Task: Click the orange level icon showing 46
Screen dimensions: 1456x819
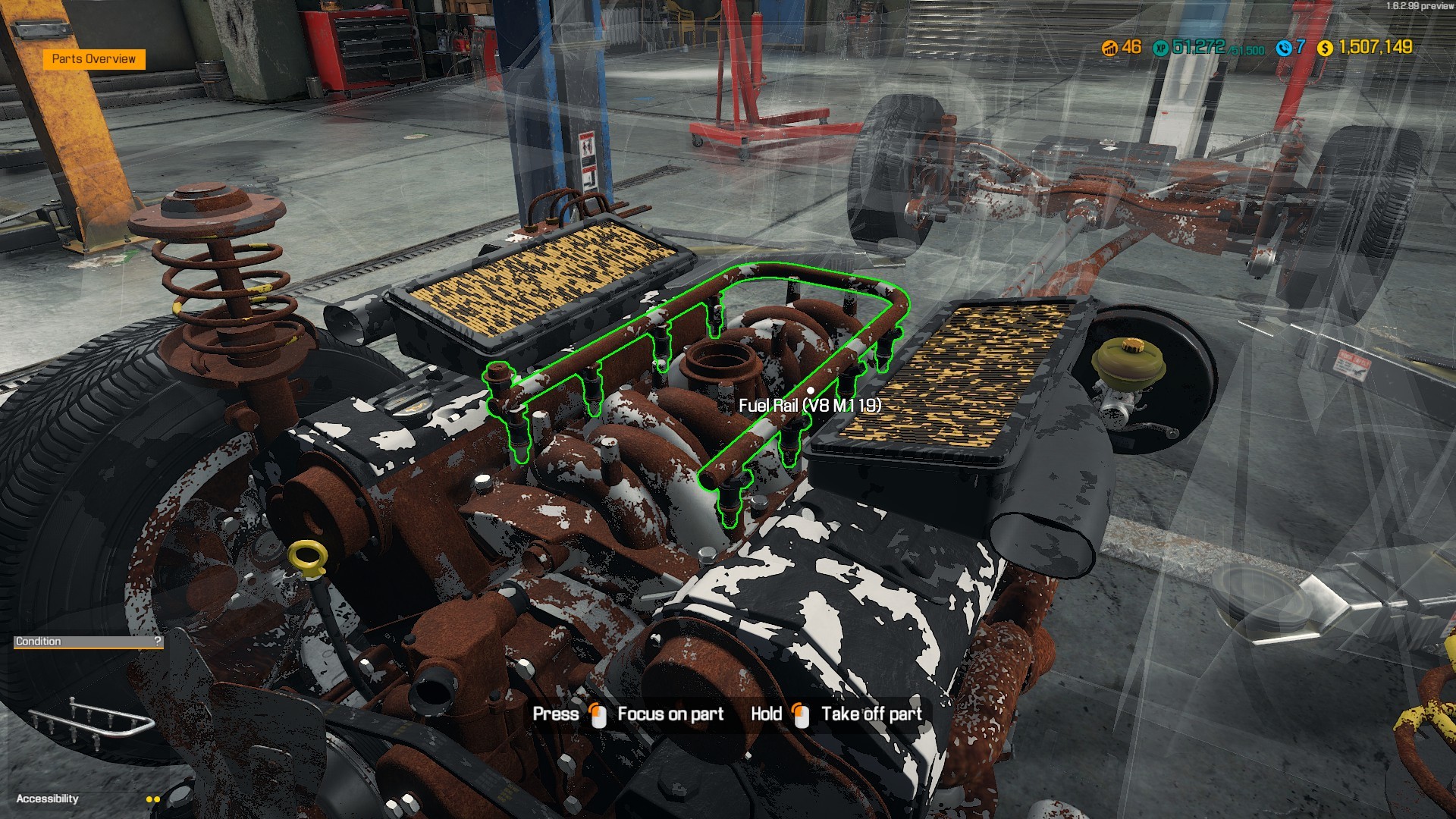Action: coord(1109,49)
